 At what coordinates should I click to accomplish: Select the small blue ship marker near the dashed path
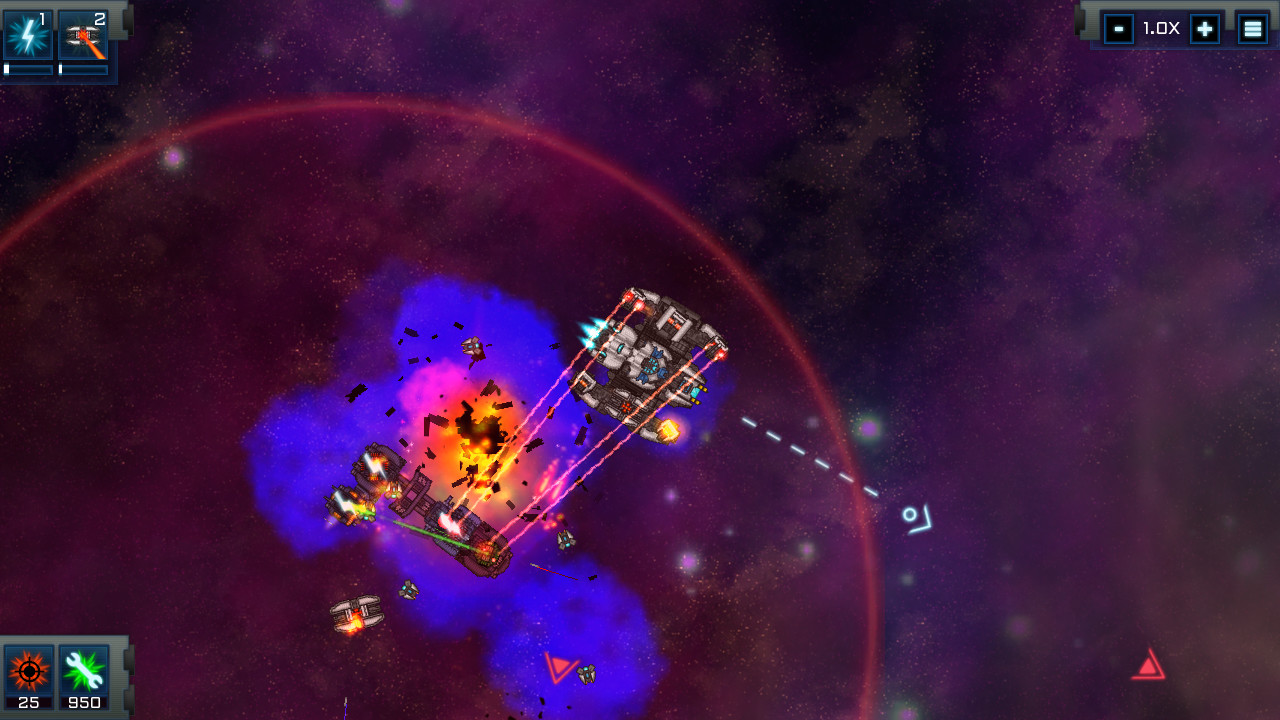coord(916,516)
